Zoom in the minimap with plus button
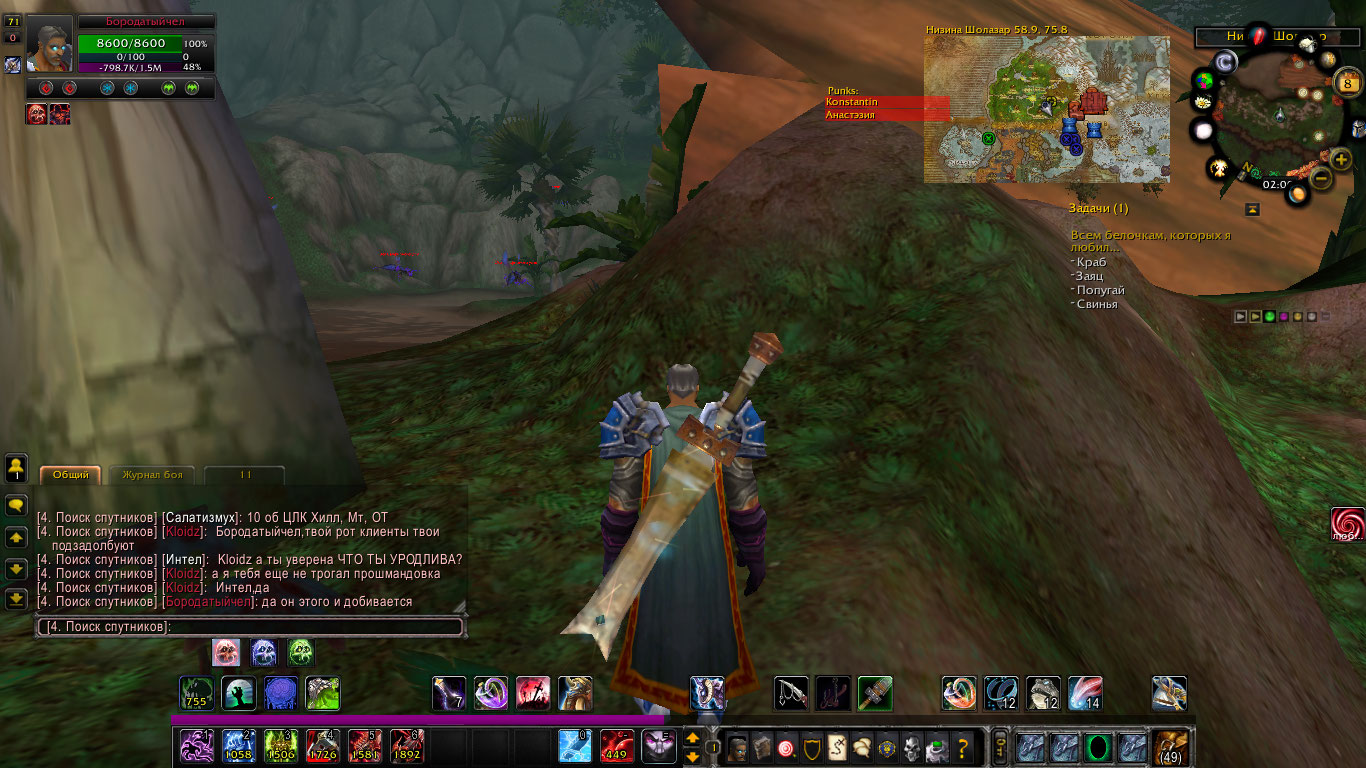 click(x=1342, y=159)
